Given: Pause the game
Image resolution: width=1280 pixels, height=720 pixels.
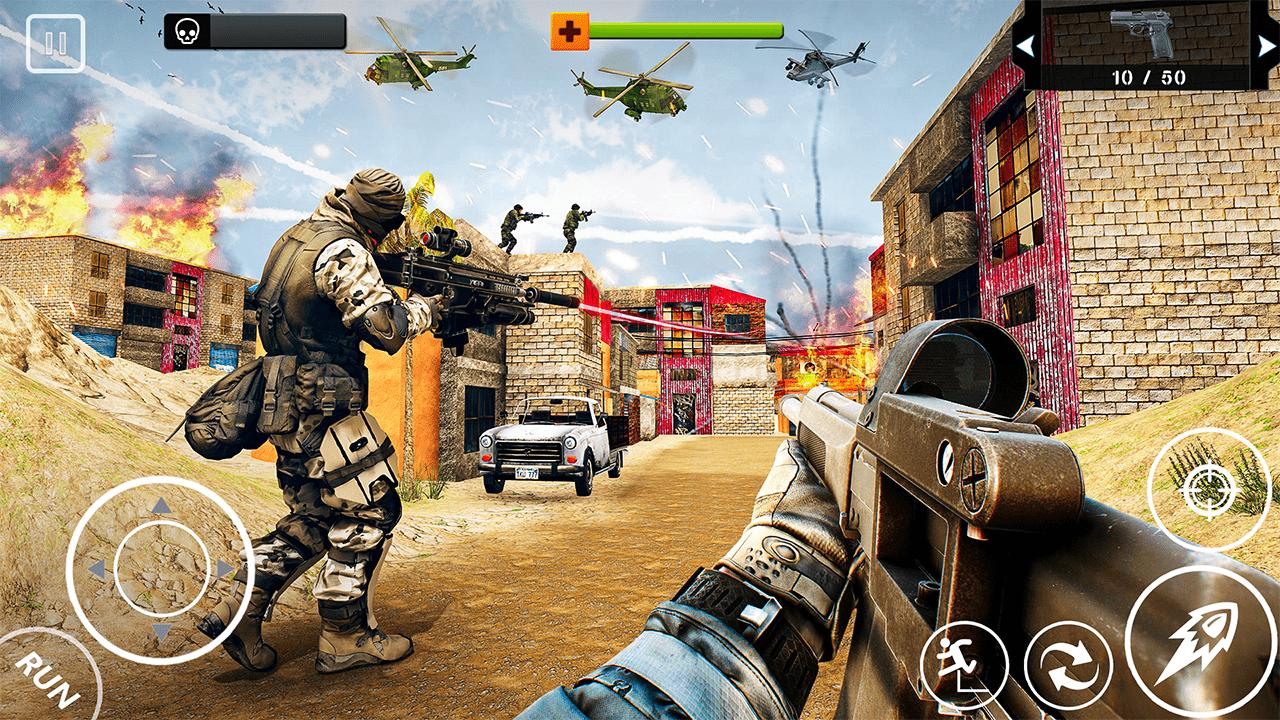Looking at the screenshot, I should tap(58, 44).
